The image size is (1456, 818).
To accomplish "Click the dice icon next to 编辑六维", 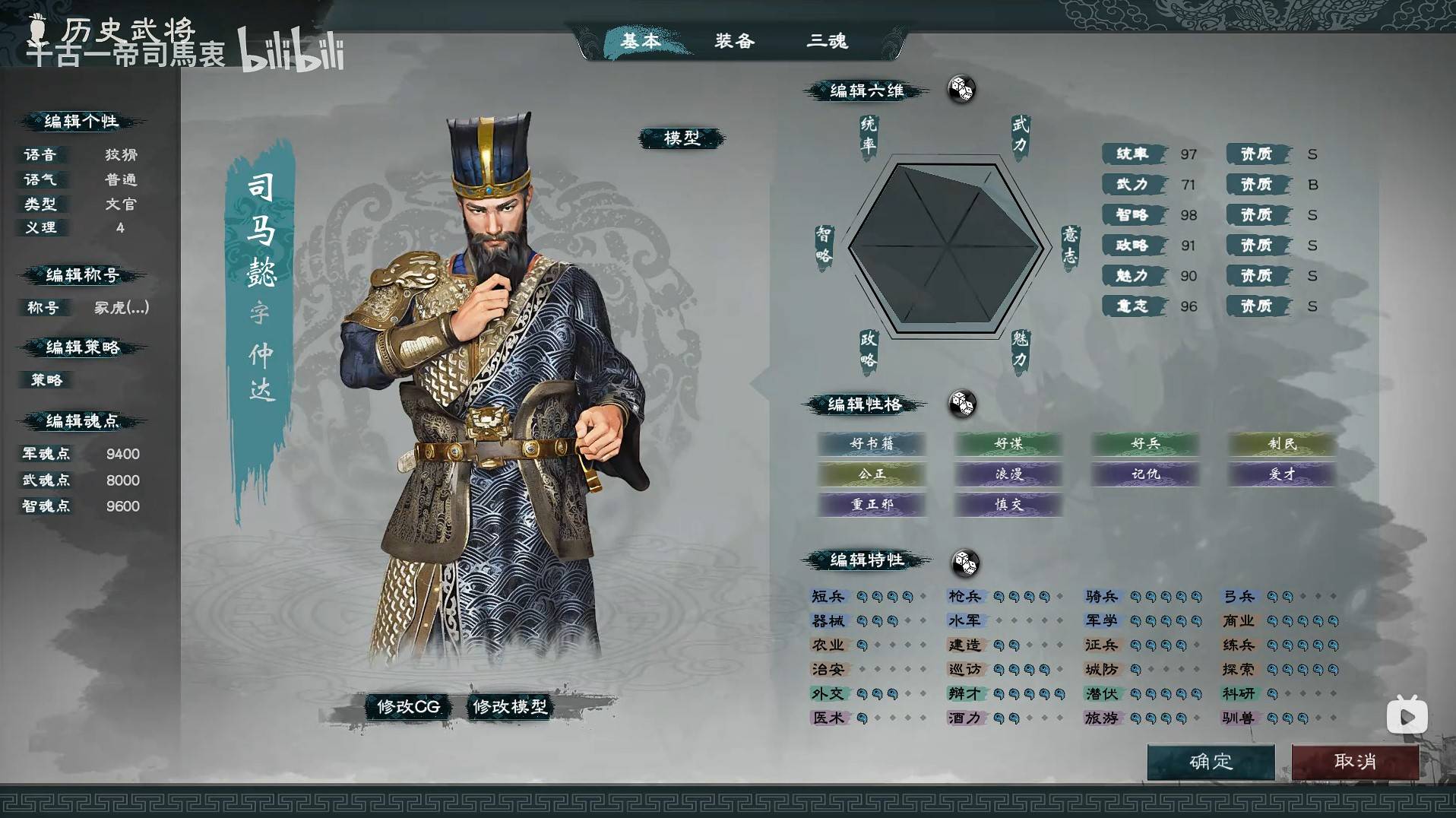I will coord(962,90).
